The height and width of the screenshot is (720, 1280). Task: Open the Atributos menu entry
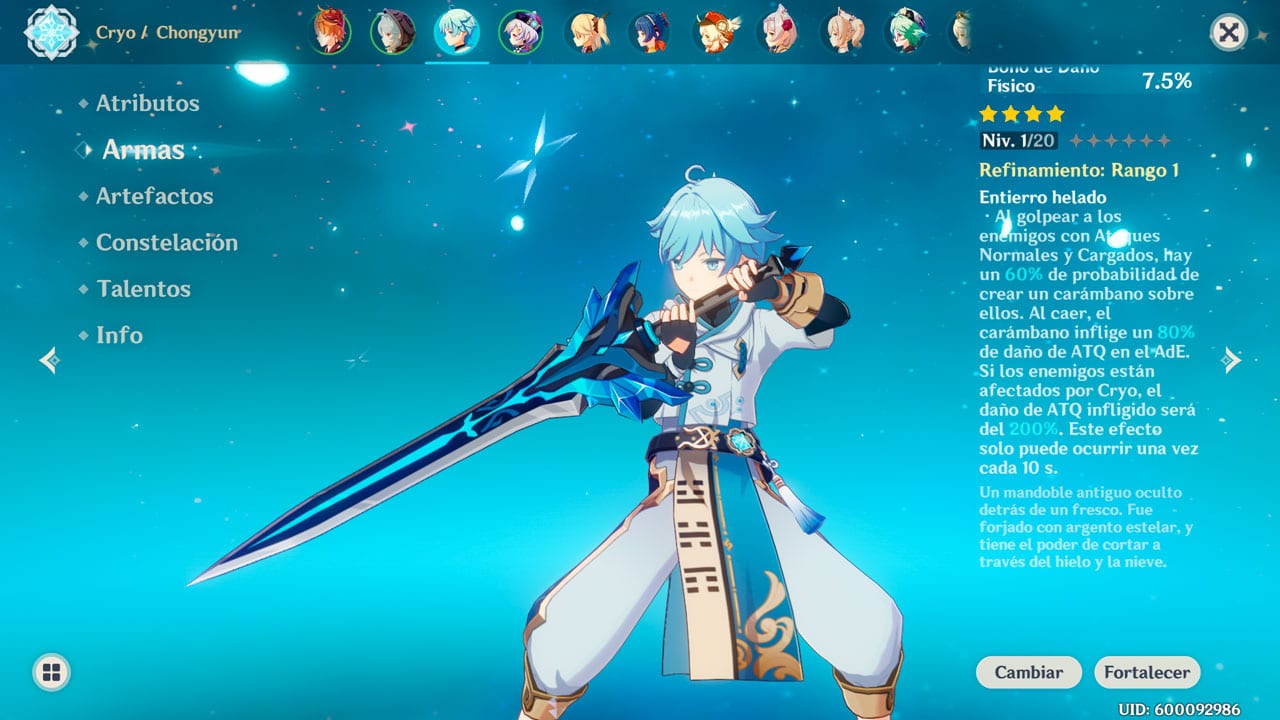[x=147, y=103]
